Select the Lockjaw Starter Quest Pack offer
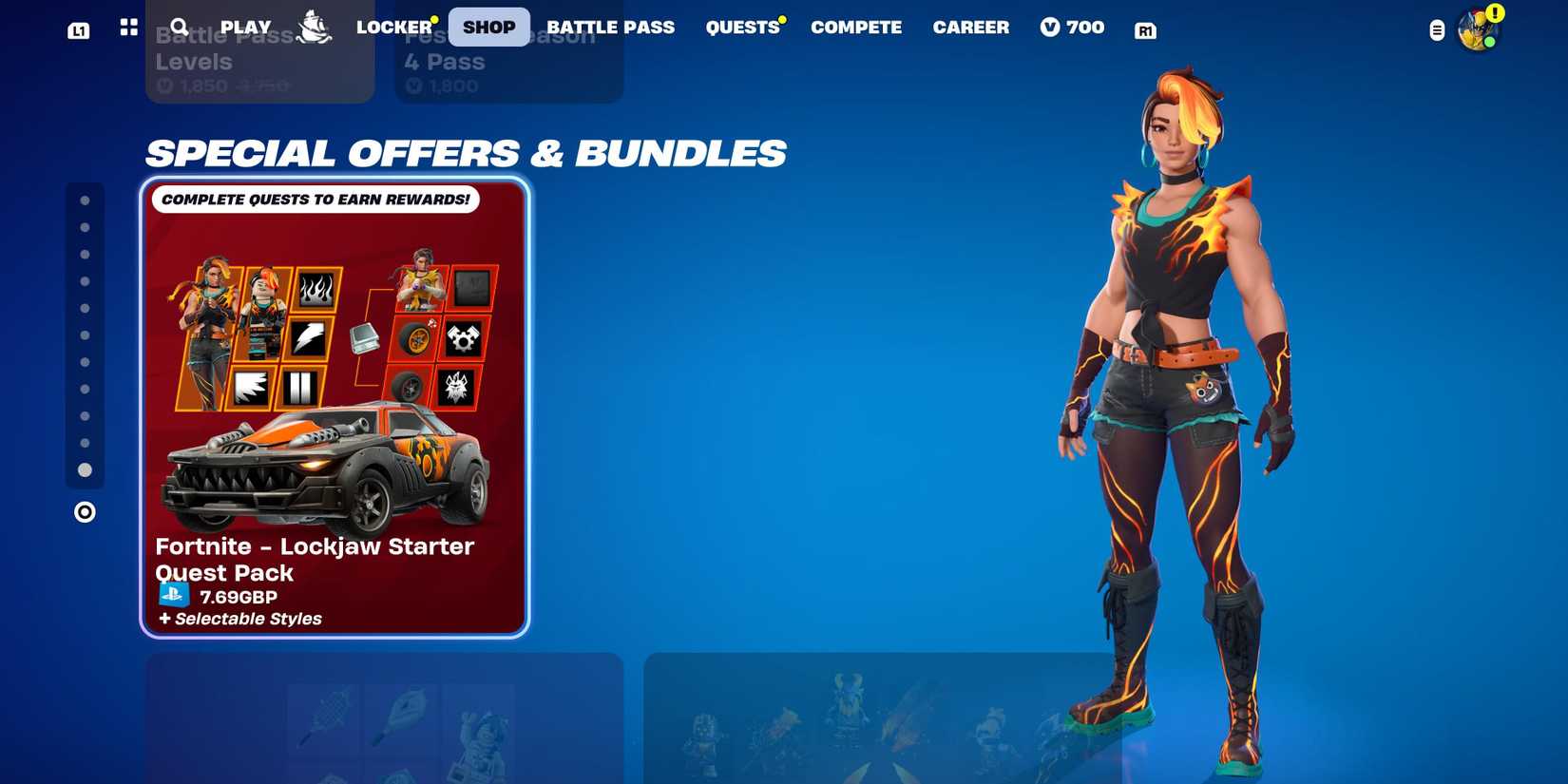 coord(335,409)
